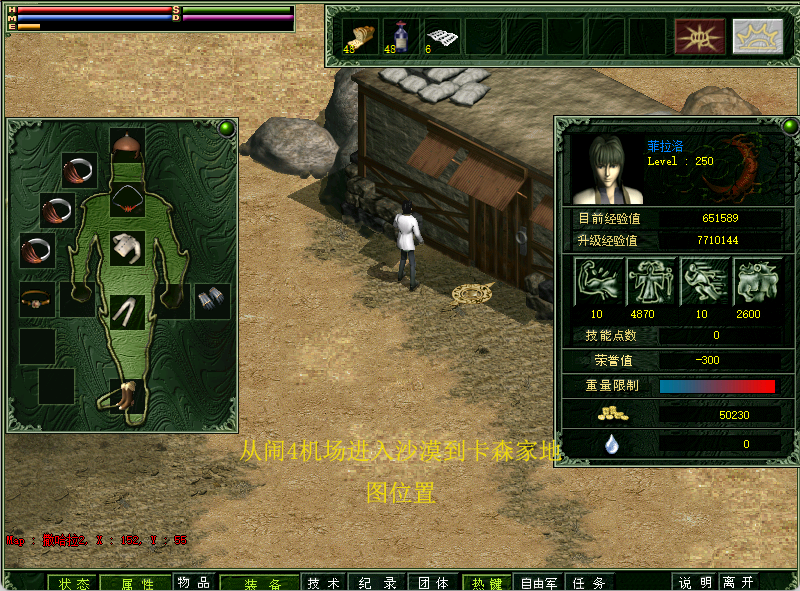Select the equipped helmet slot

(127, 146)
